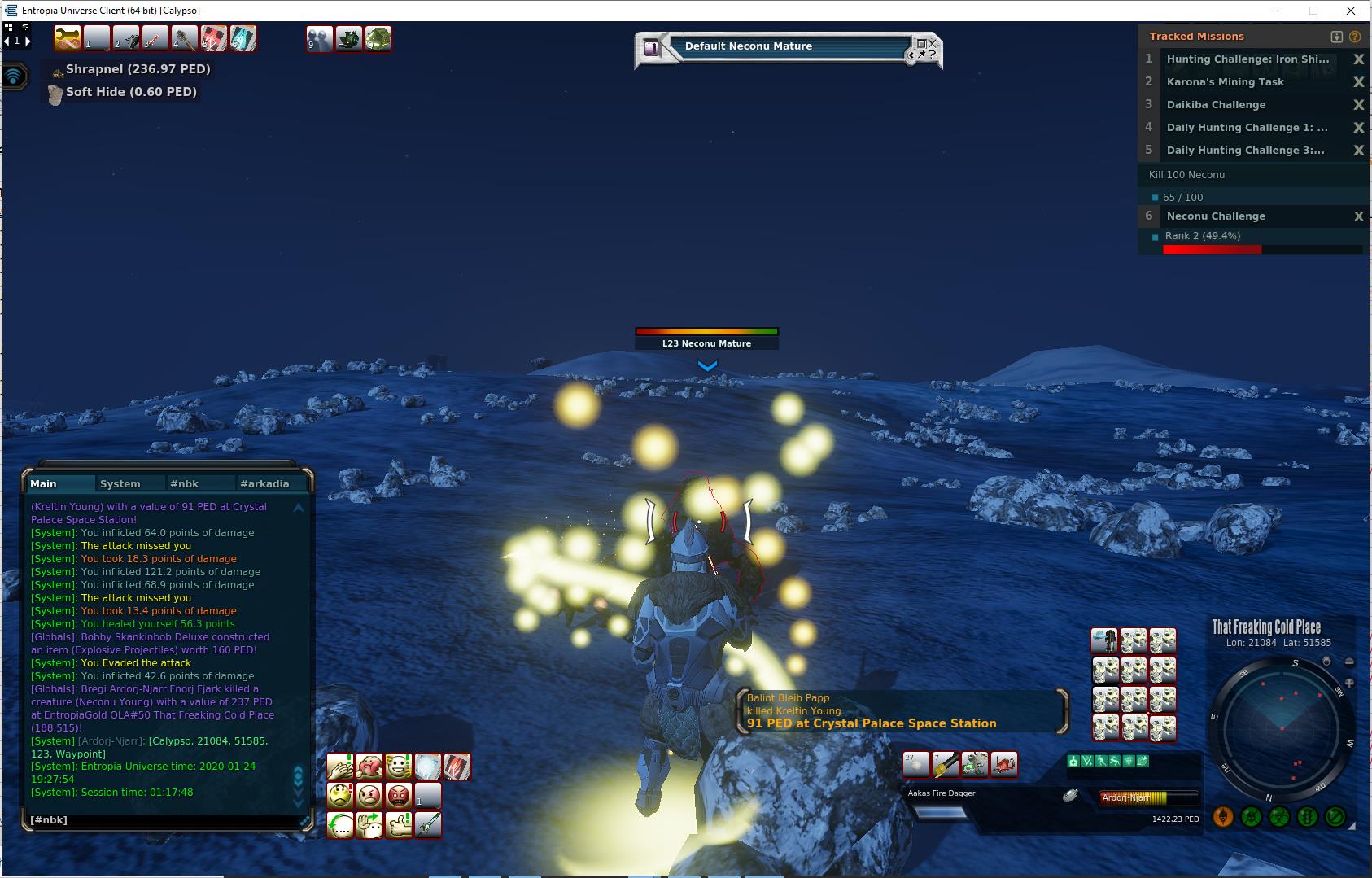
Task: Select the Neconu Challenge mission entry
Action: [1216, 216]
